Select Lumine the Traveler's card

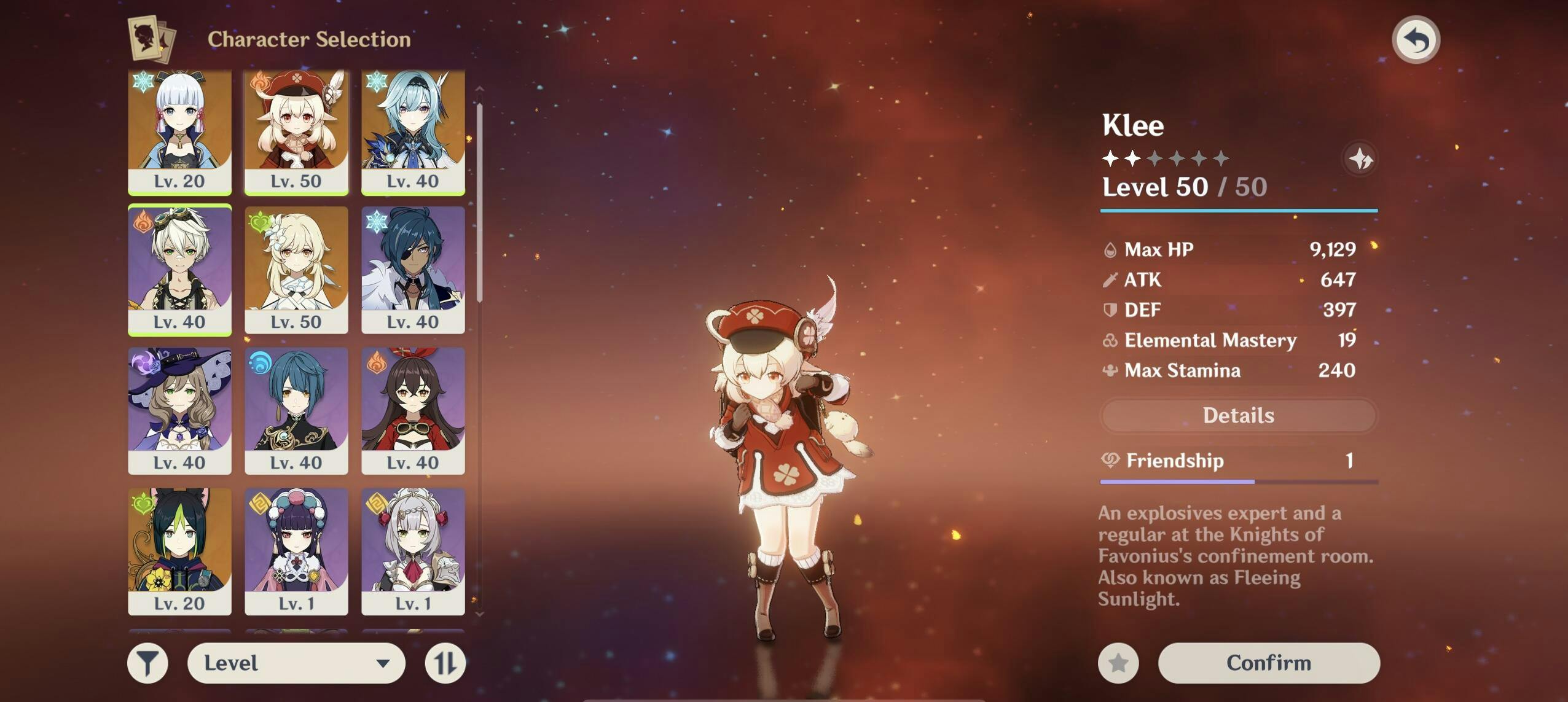coord(296,270)
